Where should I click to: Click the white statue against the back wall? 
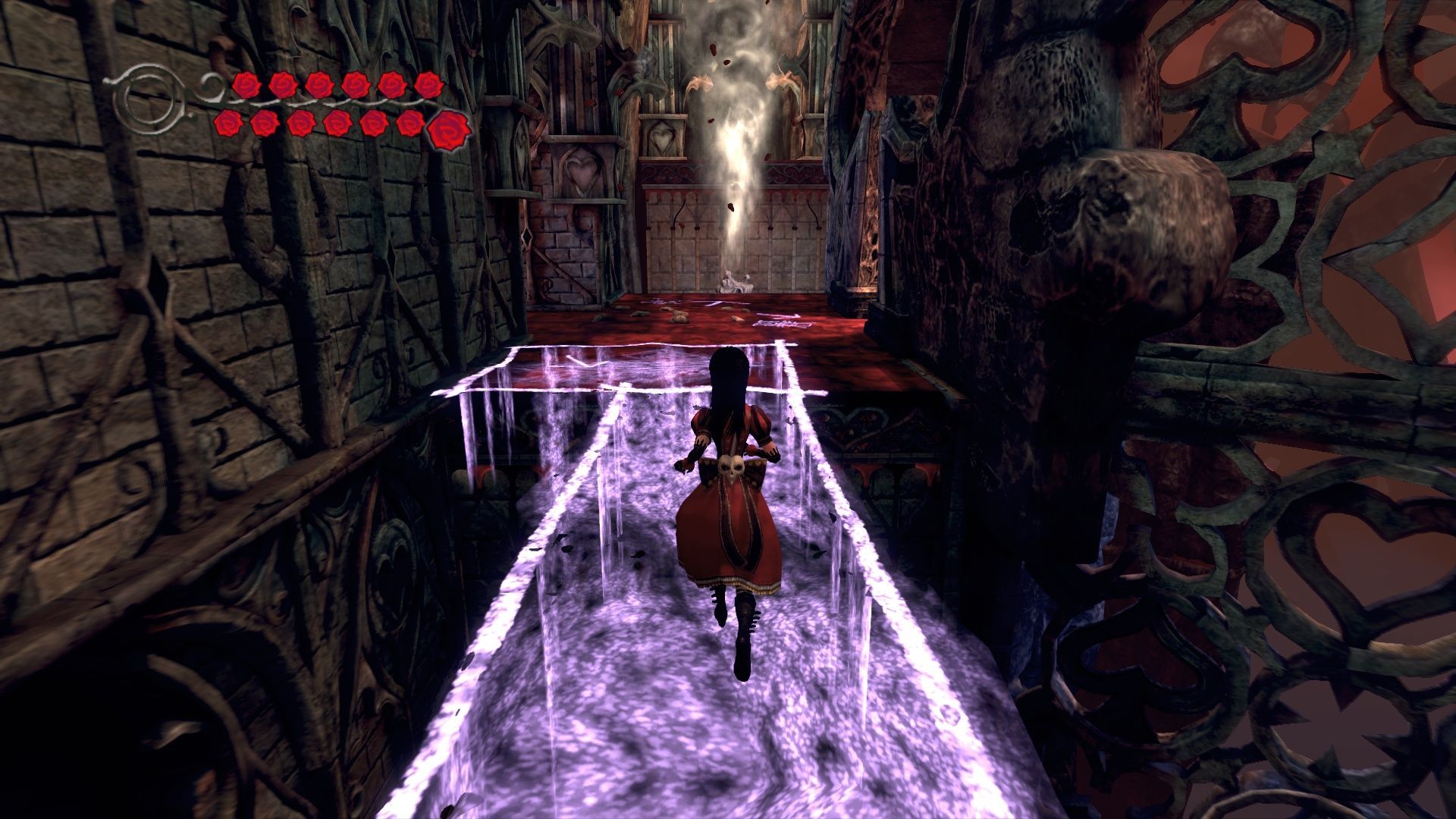(x=736, y=281)
